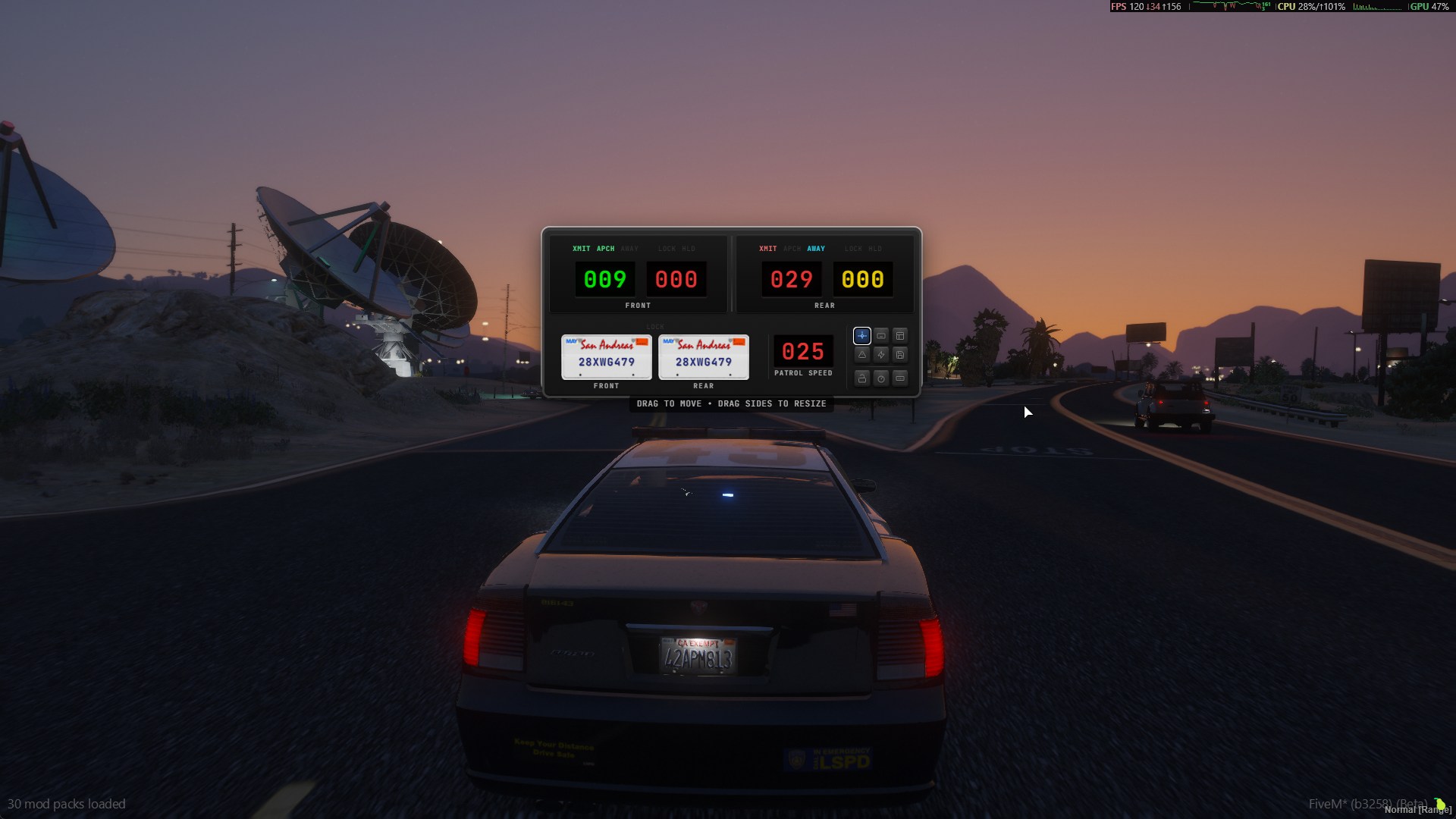Click LOCK on the front antenna display

(x=667, y=248)
